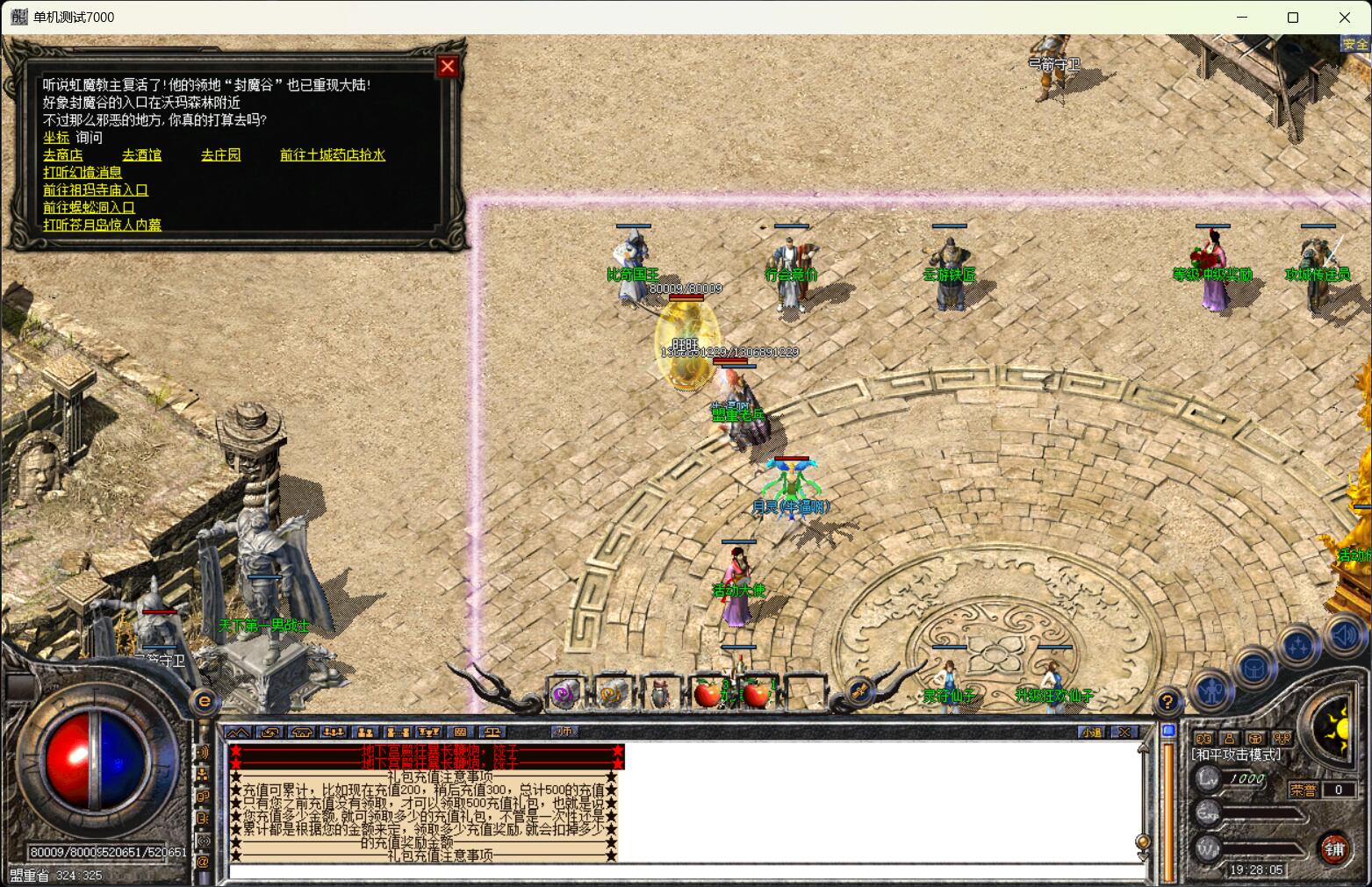
Task: Close the NPC dialogue window
Action: tap(448, 66)
